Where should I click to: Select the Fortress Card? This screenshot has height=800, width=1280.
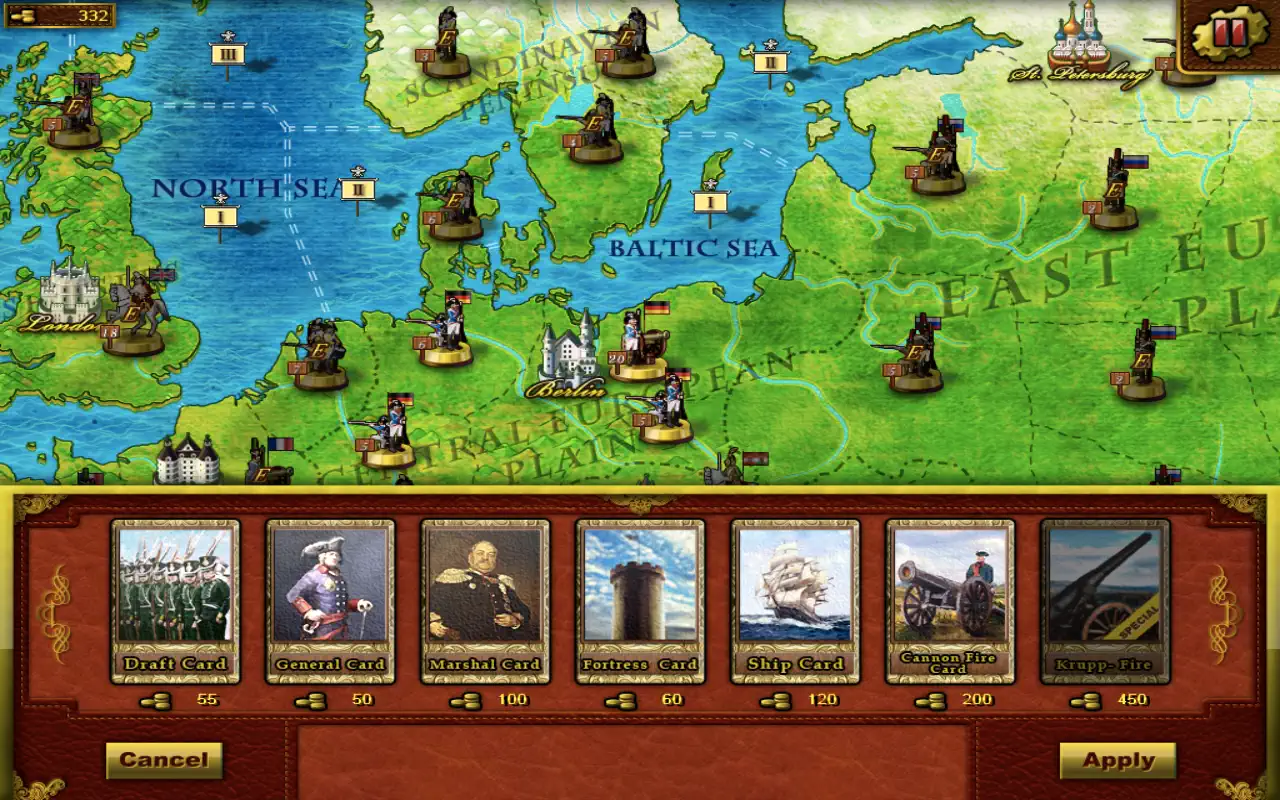click(x=640, y=600)
